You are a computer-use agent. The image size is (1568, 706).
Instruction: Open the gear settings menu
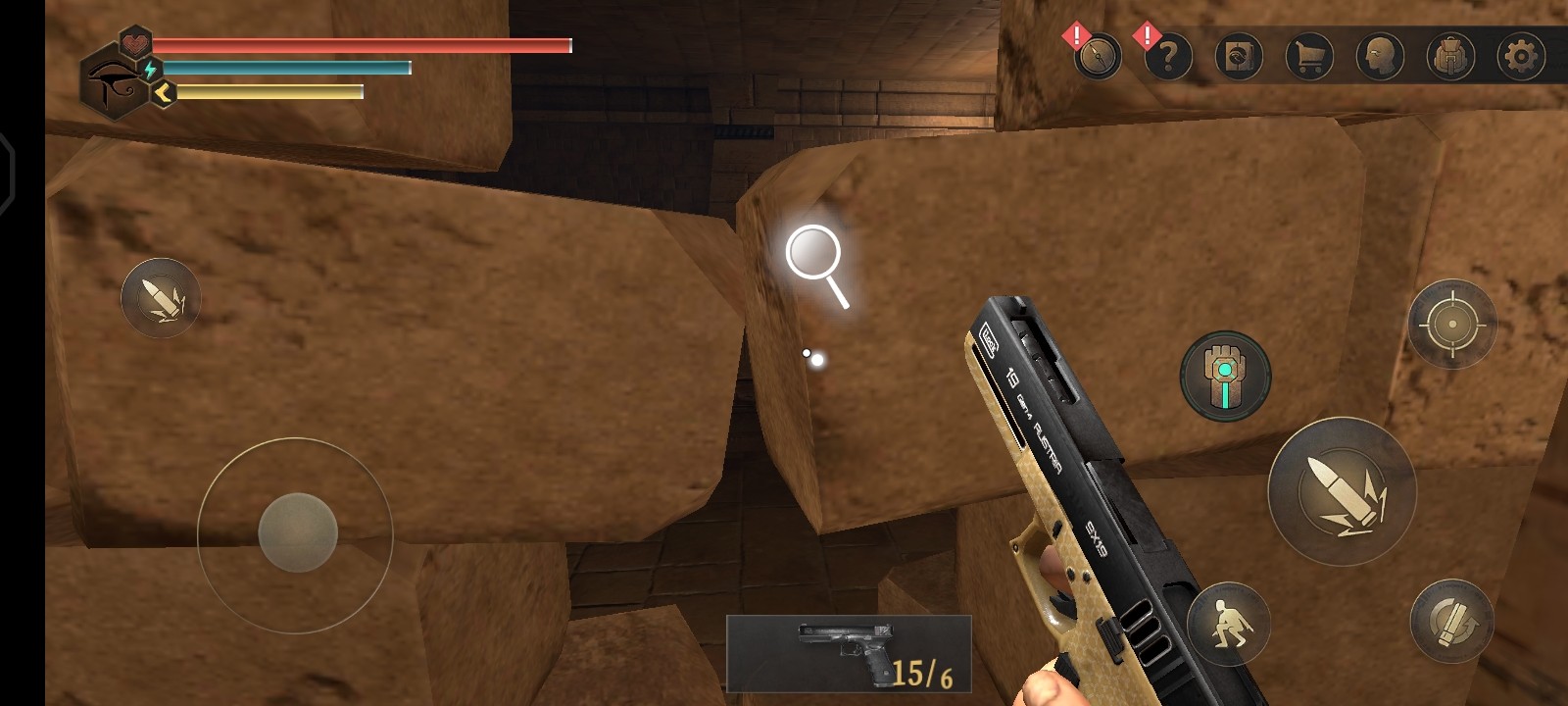click(x=1521, y=57)
